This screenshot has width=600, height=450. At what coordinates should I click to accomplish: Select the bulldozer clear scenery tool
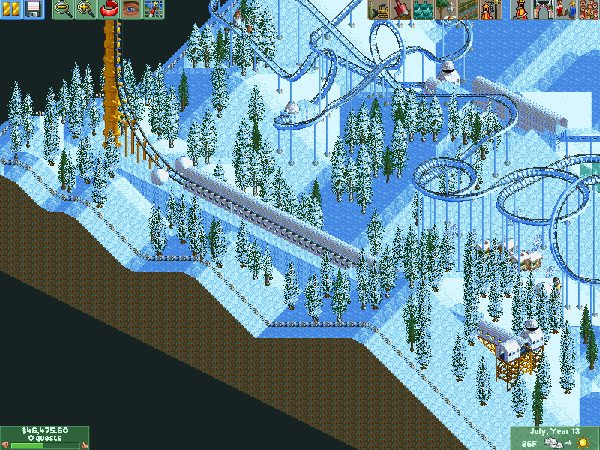pos(378,9)
